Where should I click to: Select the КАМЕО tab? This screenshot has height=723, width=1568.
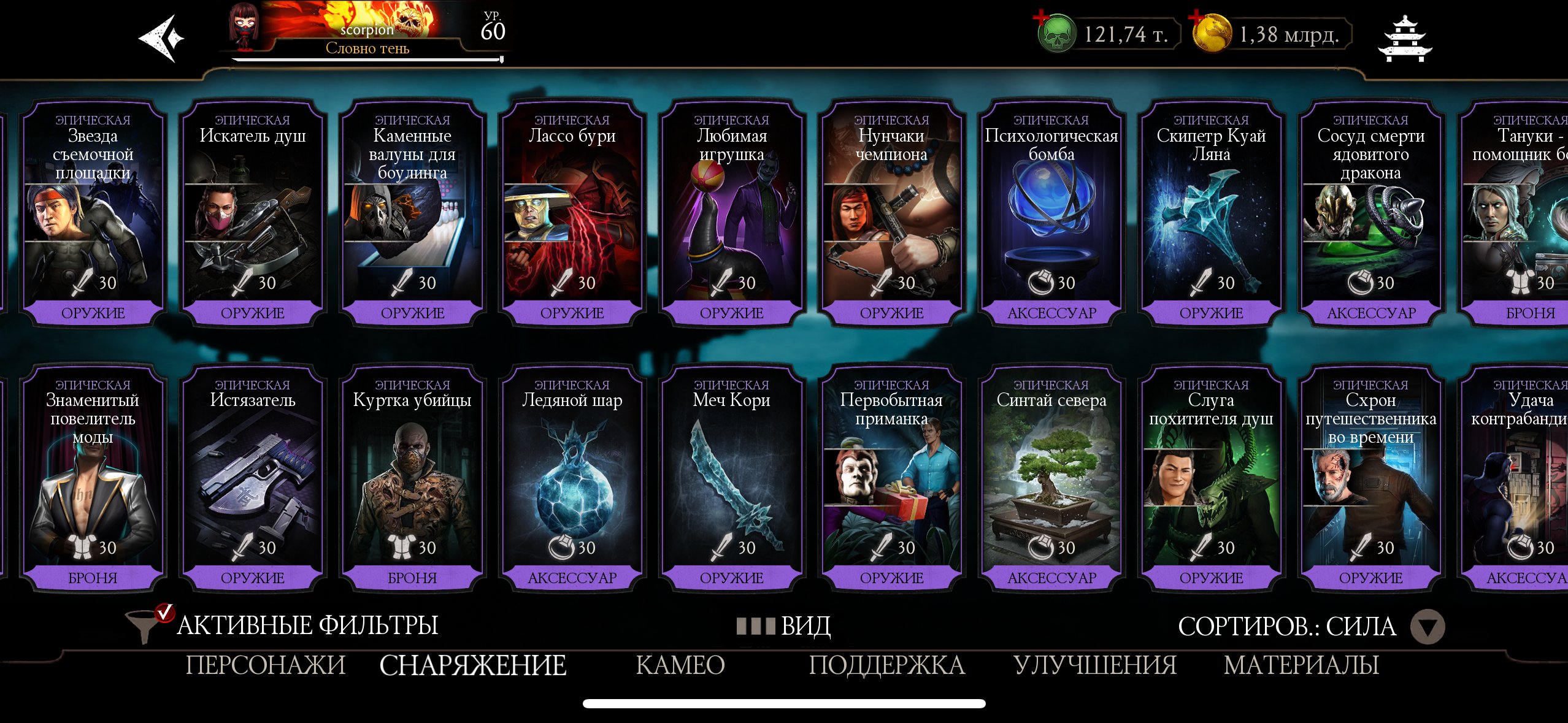(681, 665)
